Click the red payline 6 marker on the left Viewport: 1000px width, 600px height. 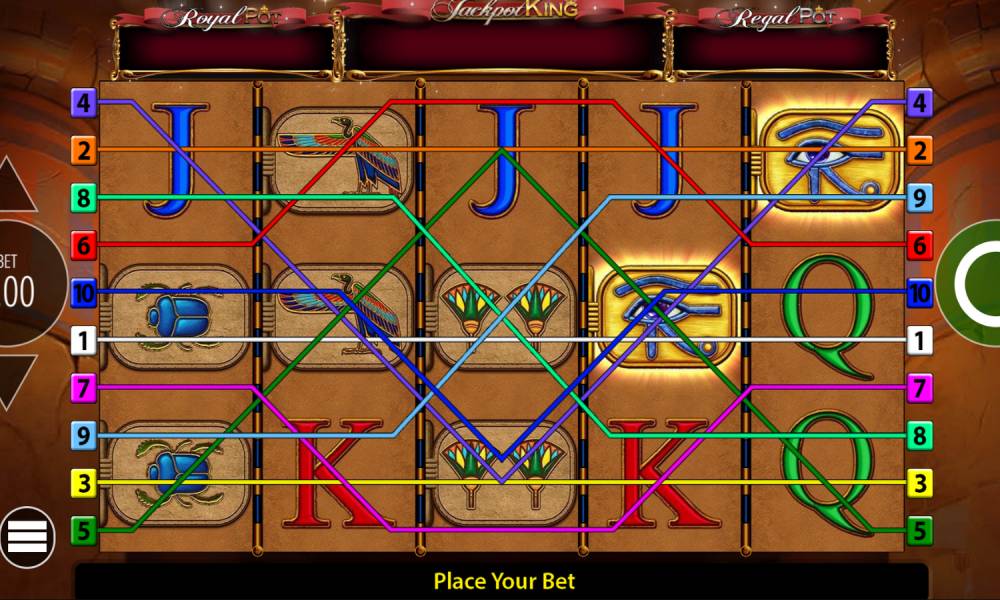click(84, 245)
